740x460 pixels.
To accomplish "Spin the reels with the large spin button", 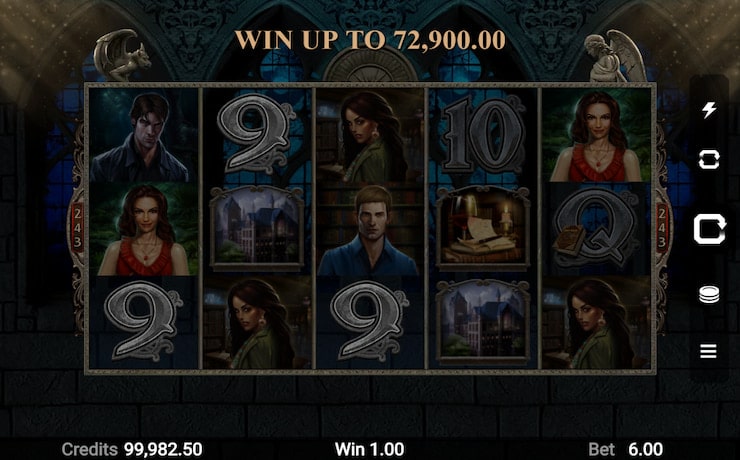I will coord(709,229).
